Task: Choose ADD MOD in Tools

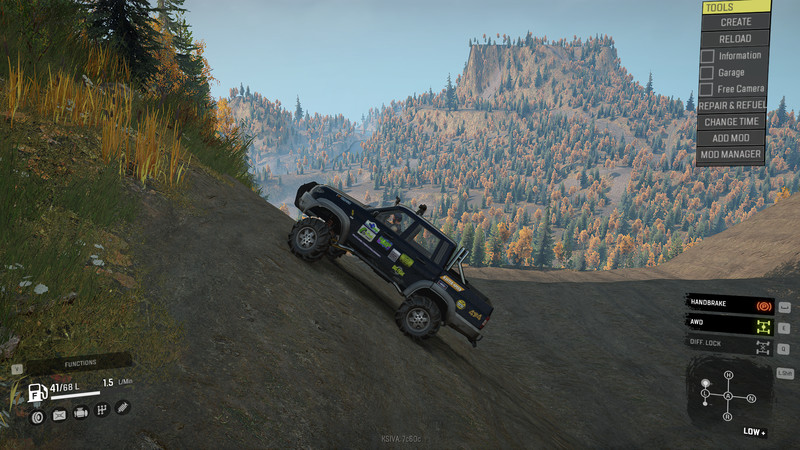Action: (x=731, y=138)
